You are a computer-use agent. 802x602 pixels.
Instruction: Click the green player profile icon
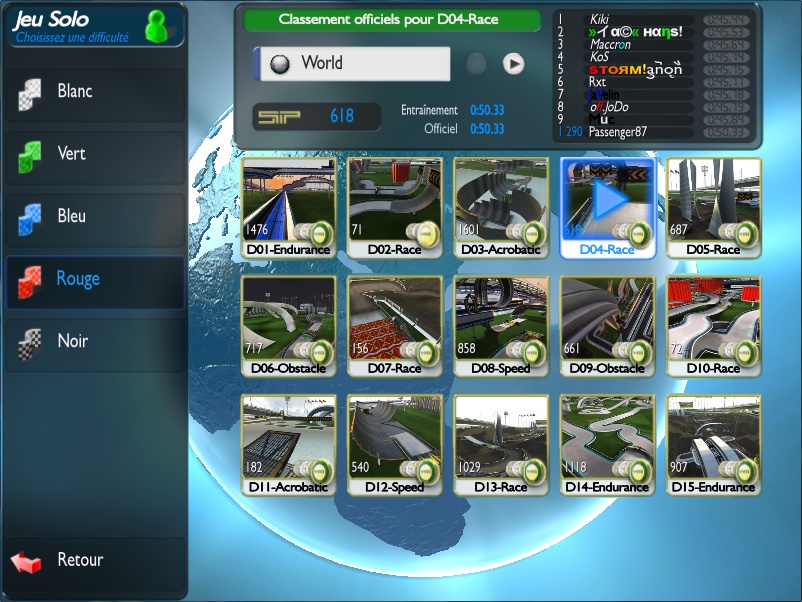point(157,27)
